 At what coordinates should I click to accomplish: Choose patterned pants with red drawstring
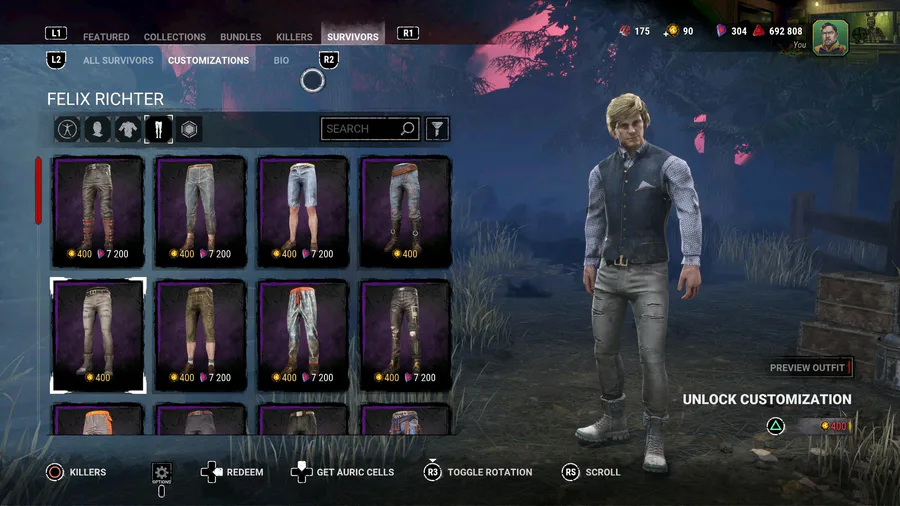pos(303,335)
